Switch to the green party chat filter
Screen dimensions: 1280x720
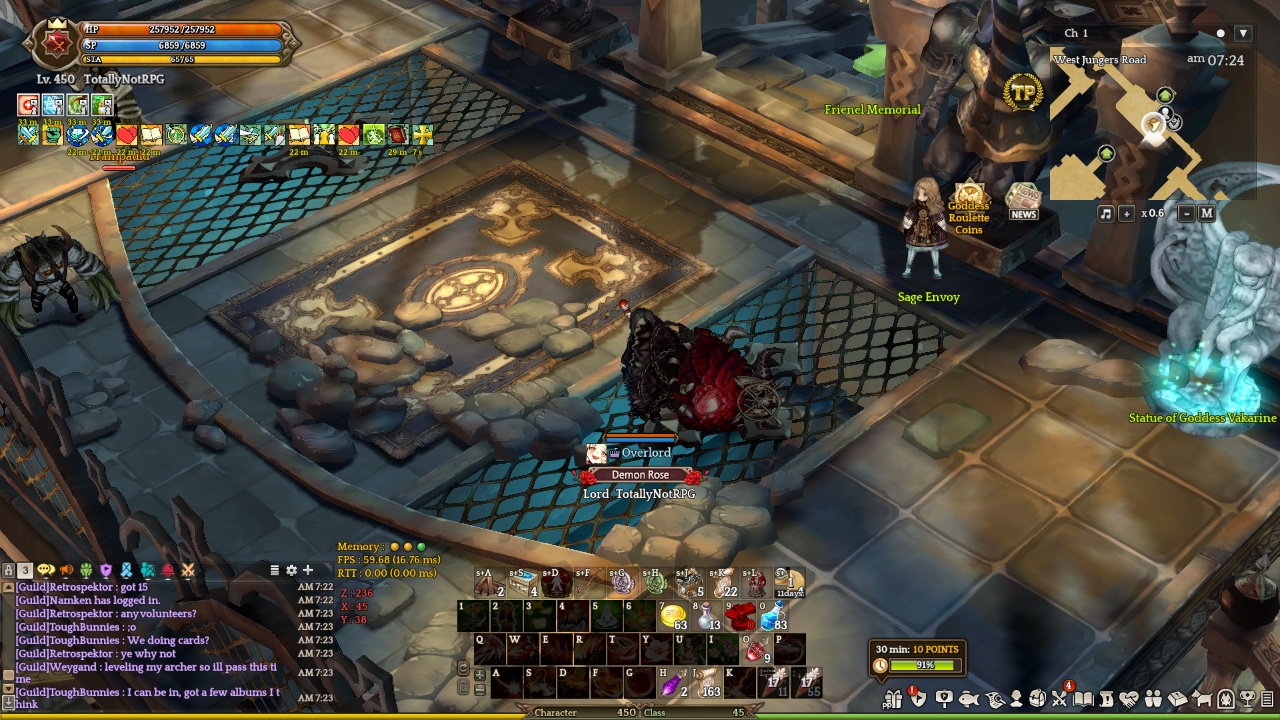coord(86,571)
